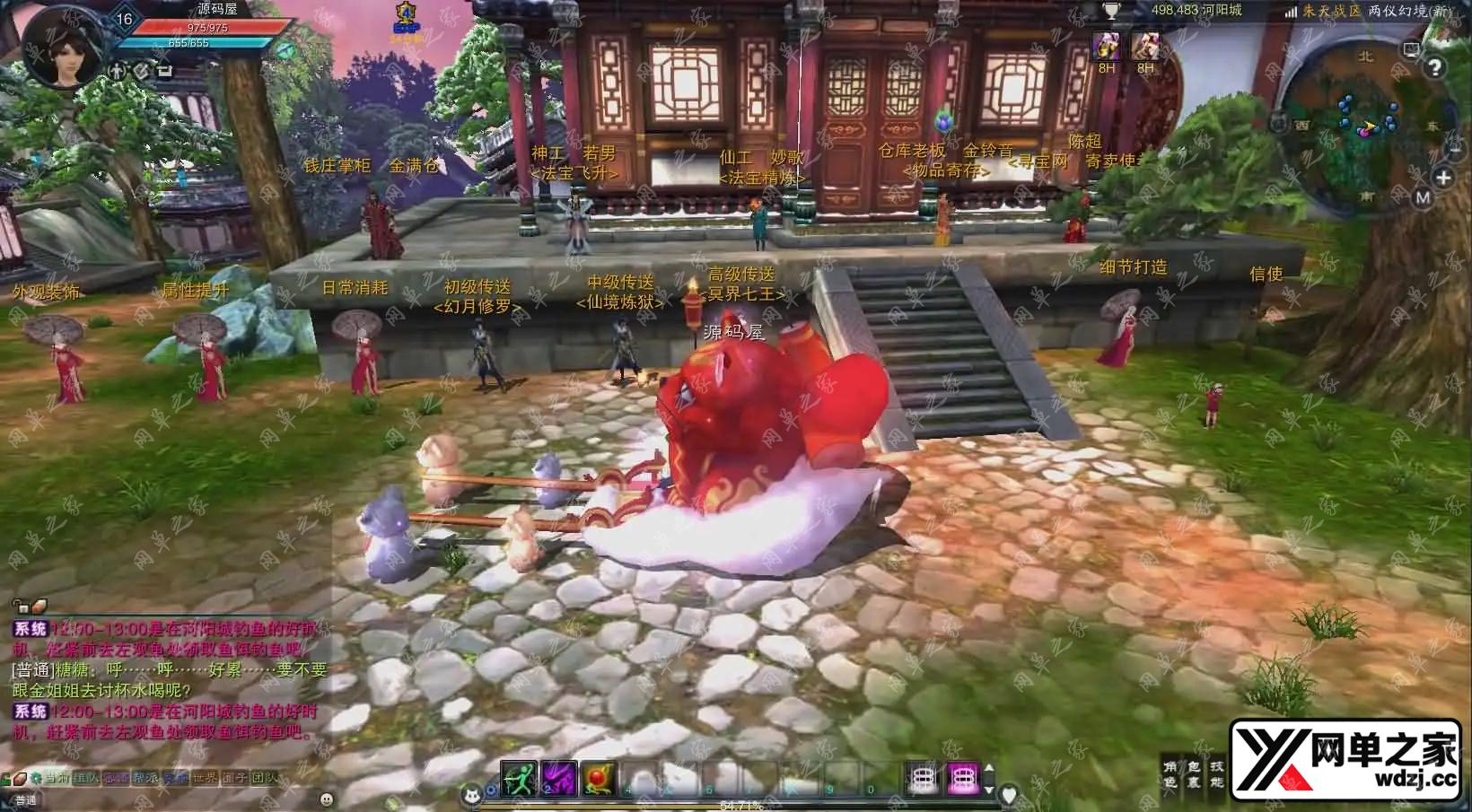Open the 技能 skills panel
This screenshot has height=812, width=1472.
click(1215, 775)
